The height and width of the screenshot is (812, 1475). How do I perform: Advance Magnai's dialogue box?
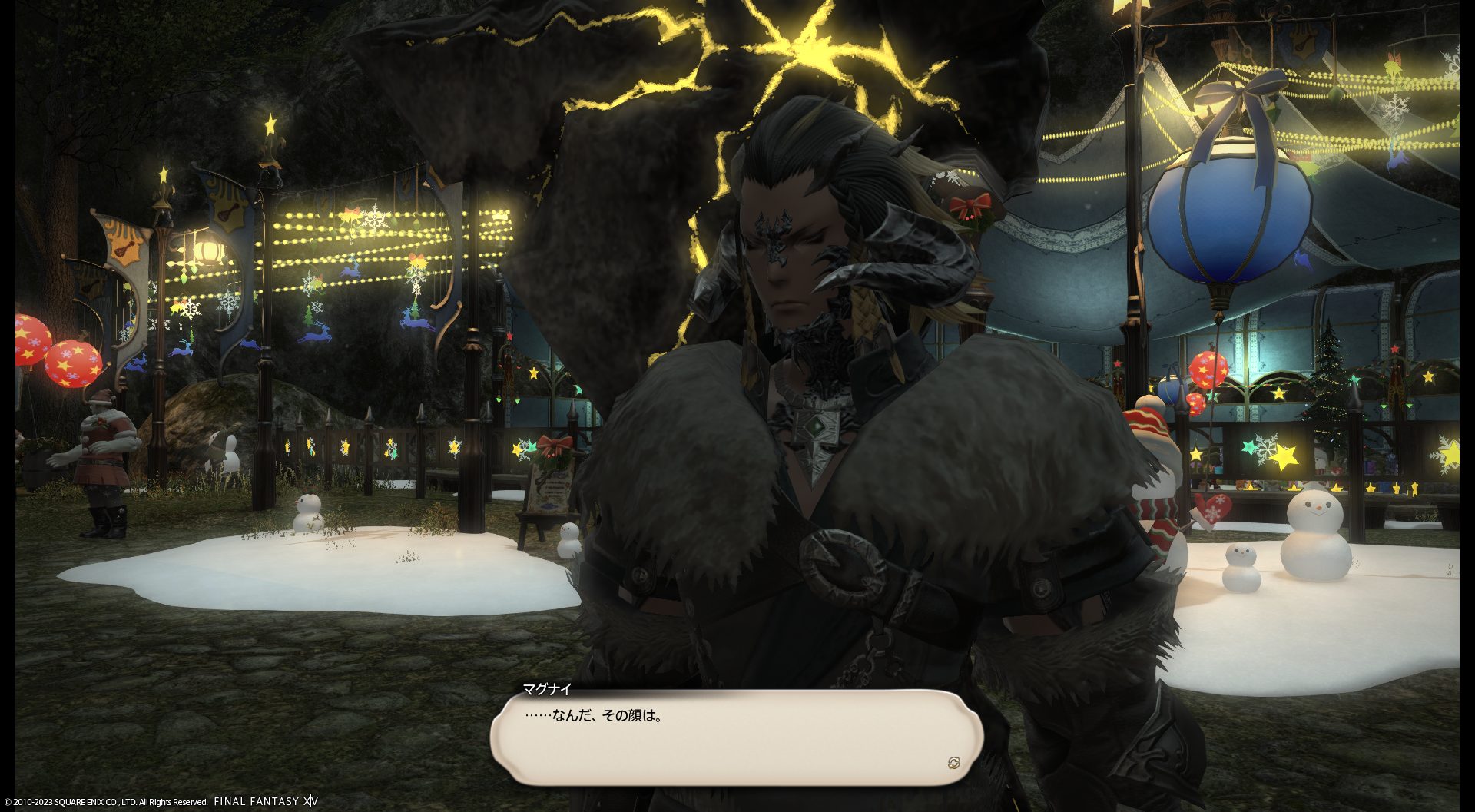pyautogui.click(x=736, y=736)
